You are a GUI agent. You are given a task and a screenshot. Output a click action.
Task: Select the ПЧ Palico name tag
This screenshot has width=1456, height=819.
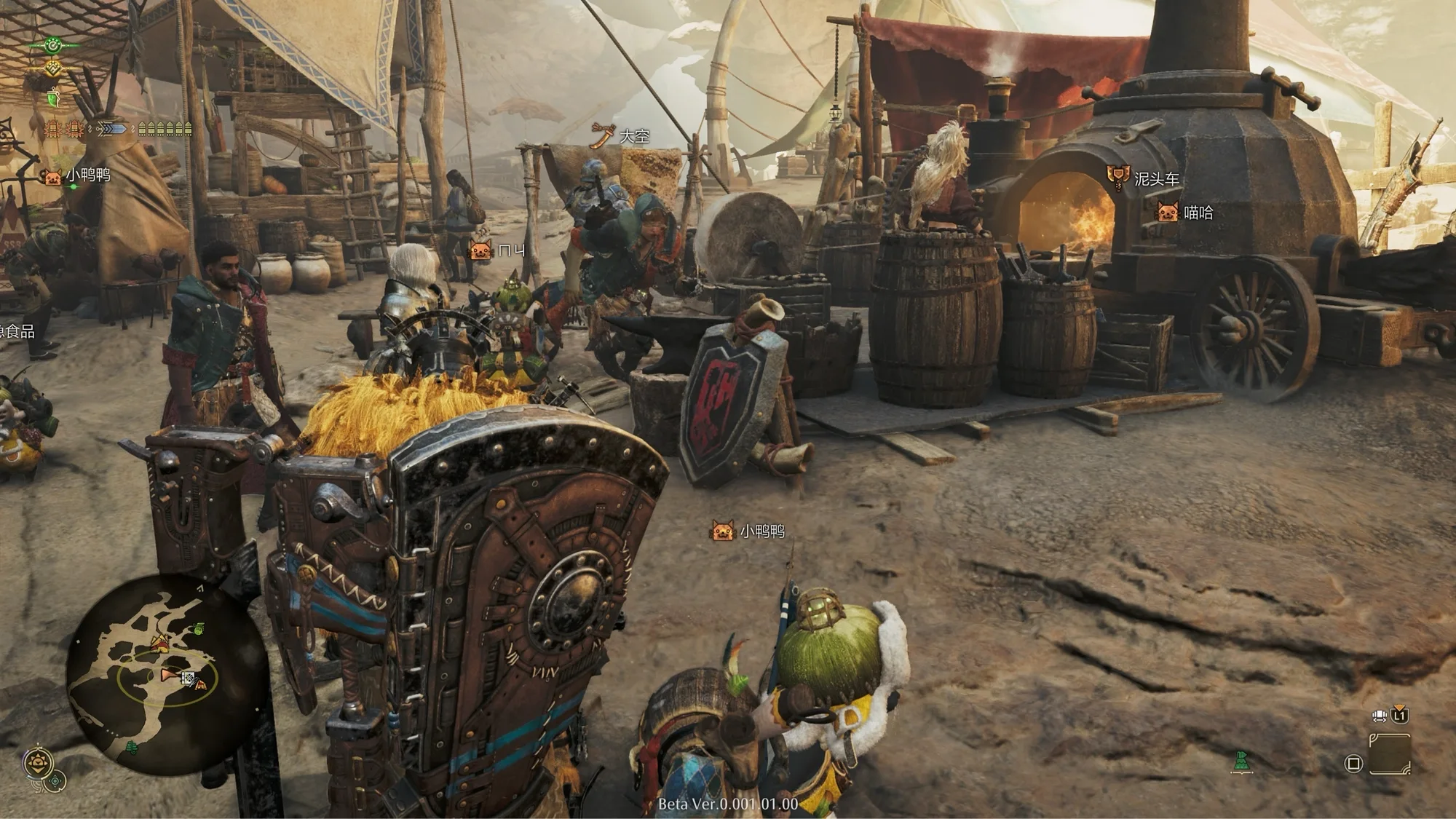point(499,251)
